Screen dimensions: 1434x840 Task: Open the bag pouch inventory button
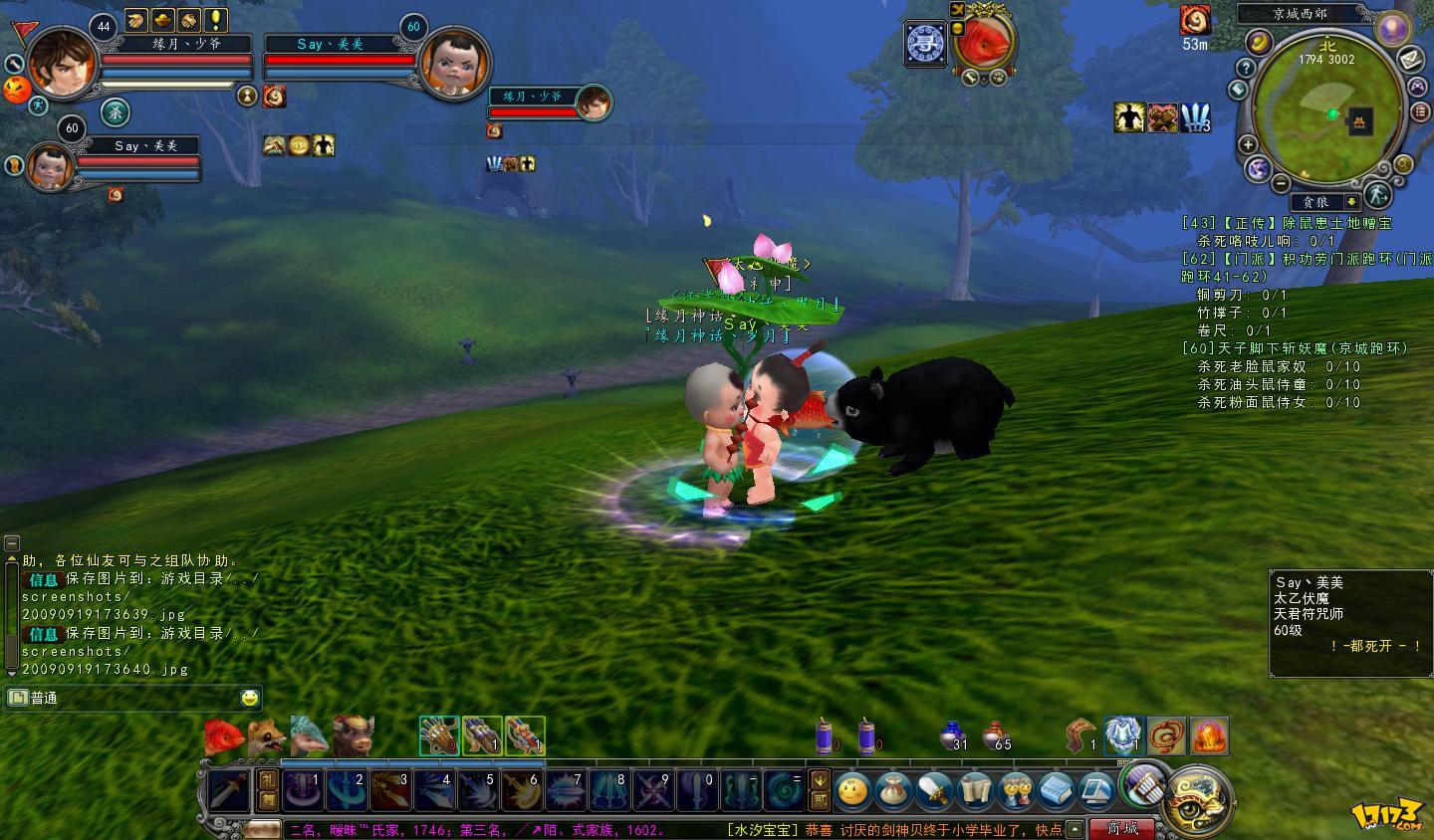(x=892, y=792)
